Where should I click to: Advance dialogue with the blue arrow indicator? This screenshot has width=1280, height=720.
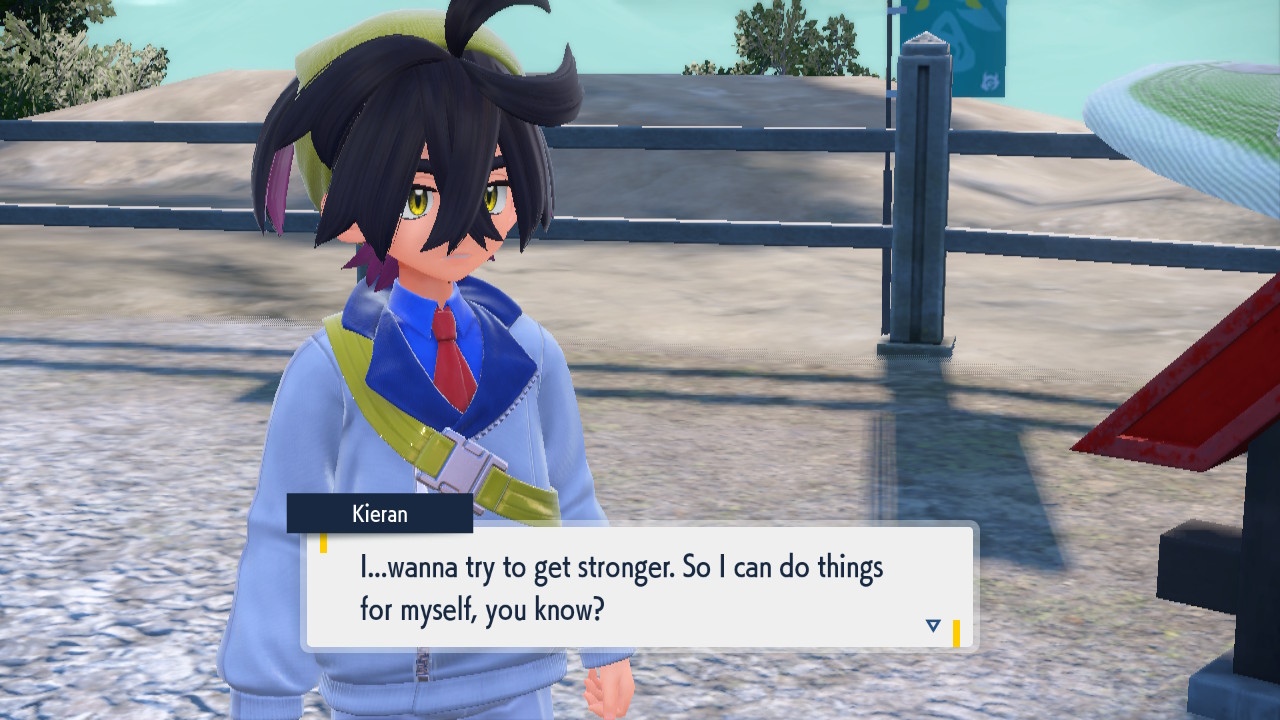pyautogui.click(x=933, y=626)
